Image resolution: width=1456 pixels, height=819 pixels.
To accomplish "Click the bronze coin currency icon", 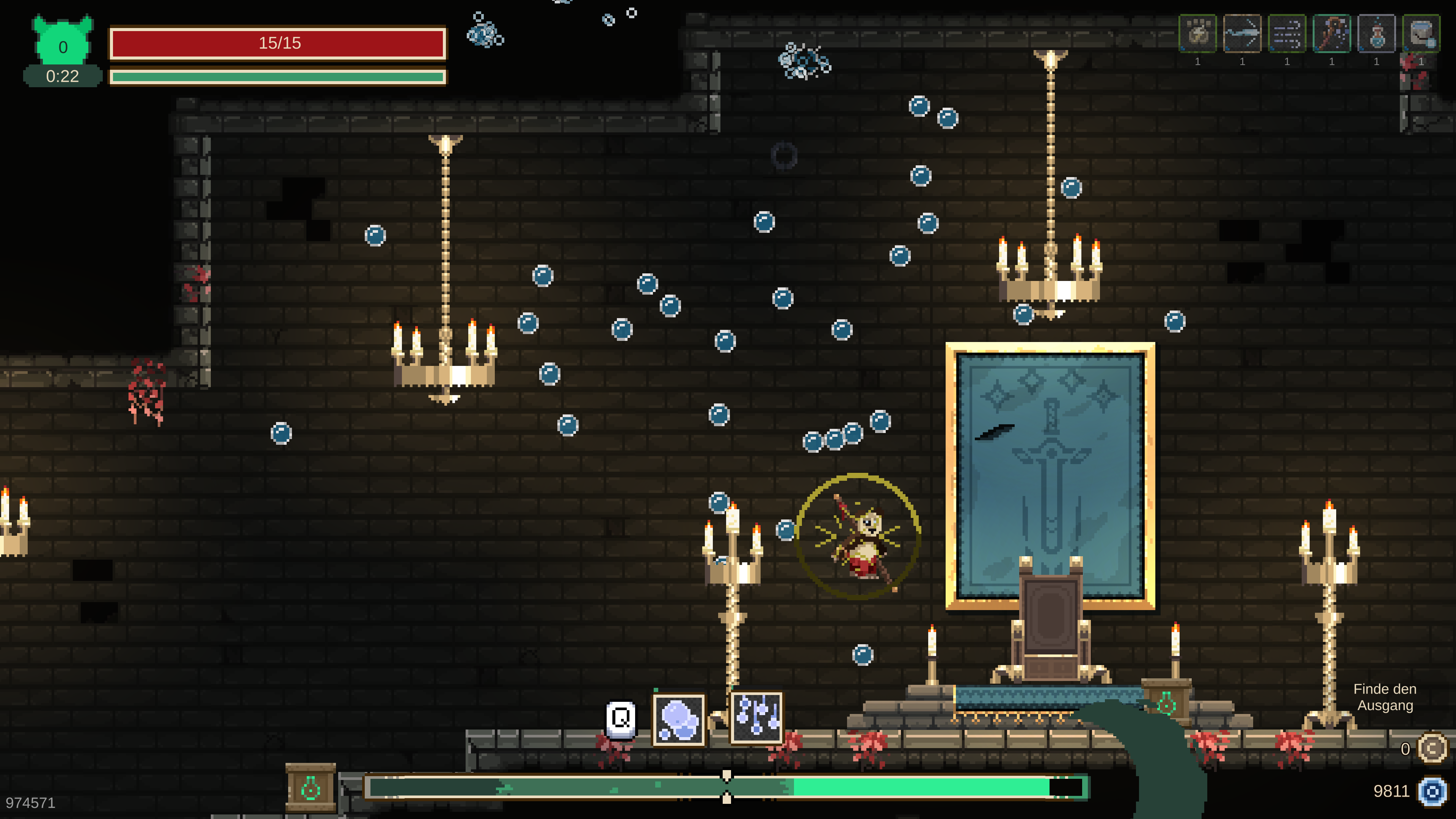I will click(x=1432, y=749).
